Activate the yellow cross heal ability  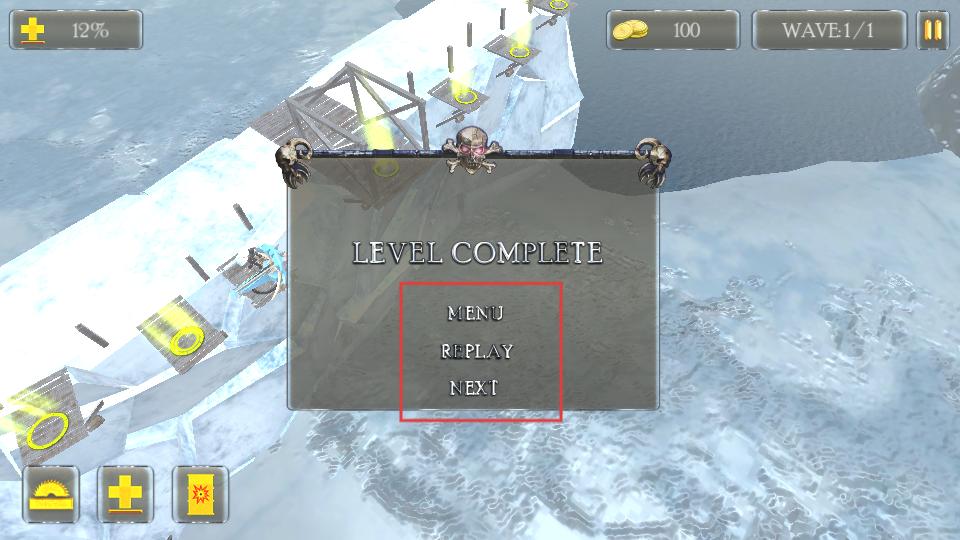click(x=125, y=494)
